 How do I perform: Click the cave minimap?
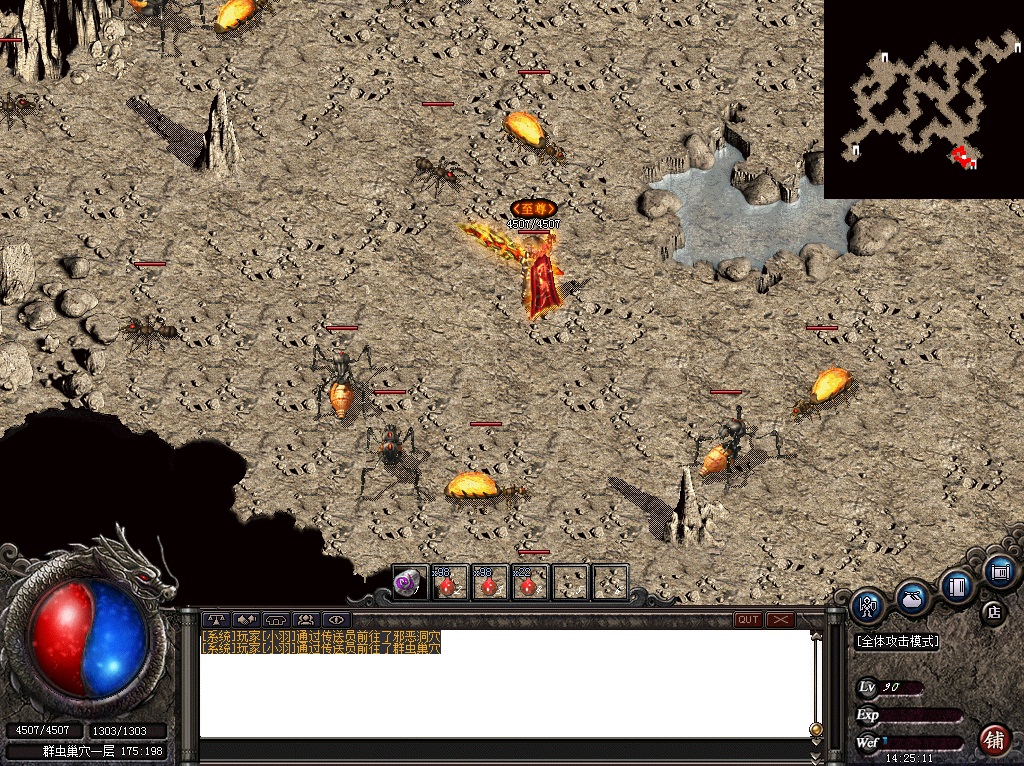tap(923, 99)
